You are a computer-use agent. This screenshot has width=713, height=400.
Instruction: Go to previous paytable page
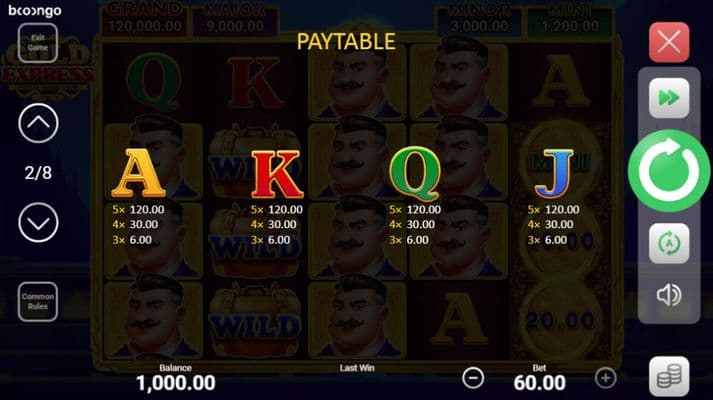(x=39, y=124)
